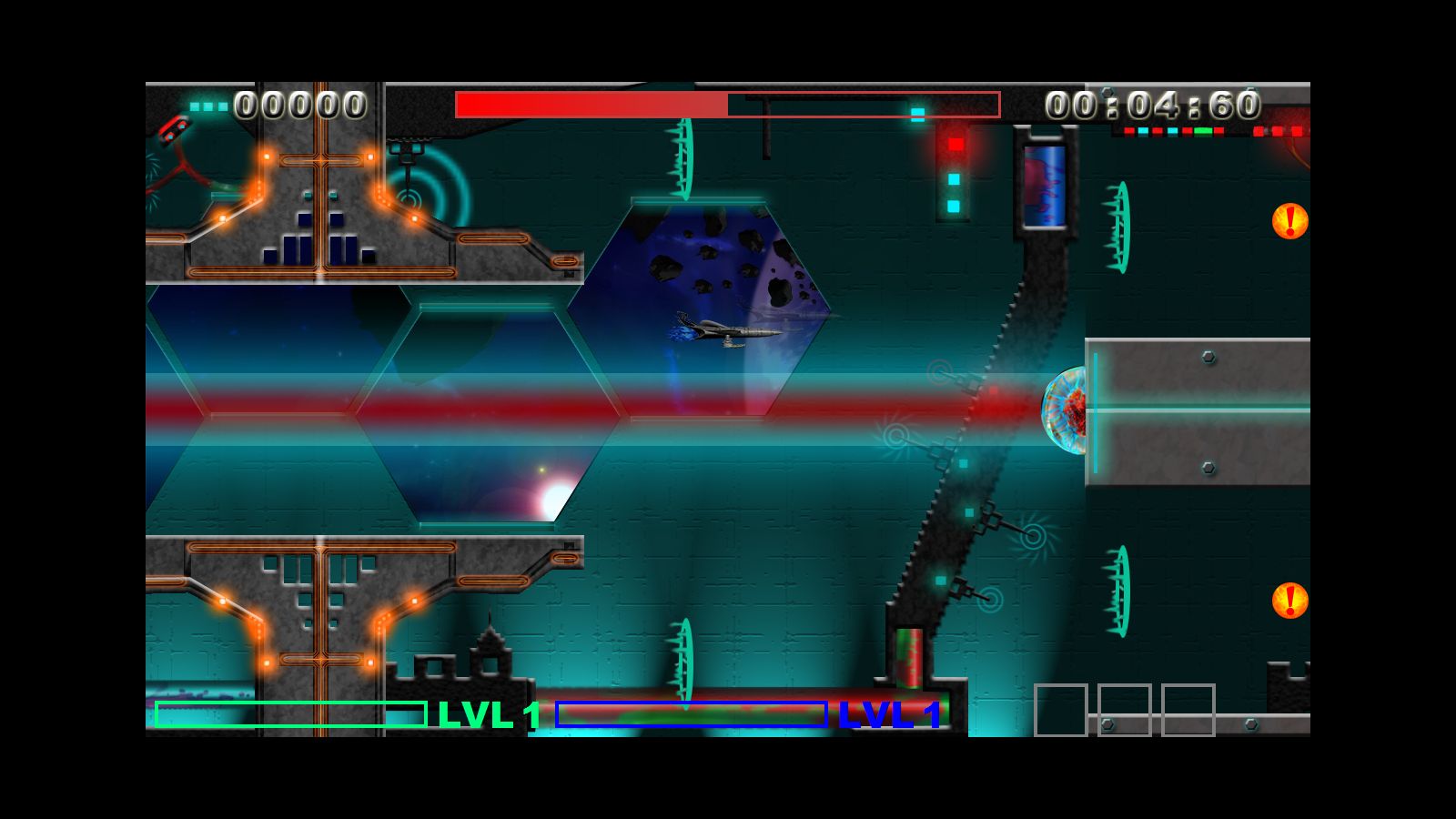1456x819 pixels.
Task: Select the orange exclamation warning marker upper right
Action: click(1289, 221)
